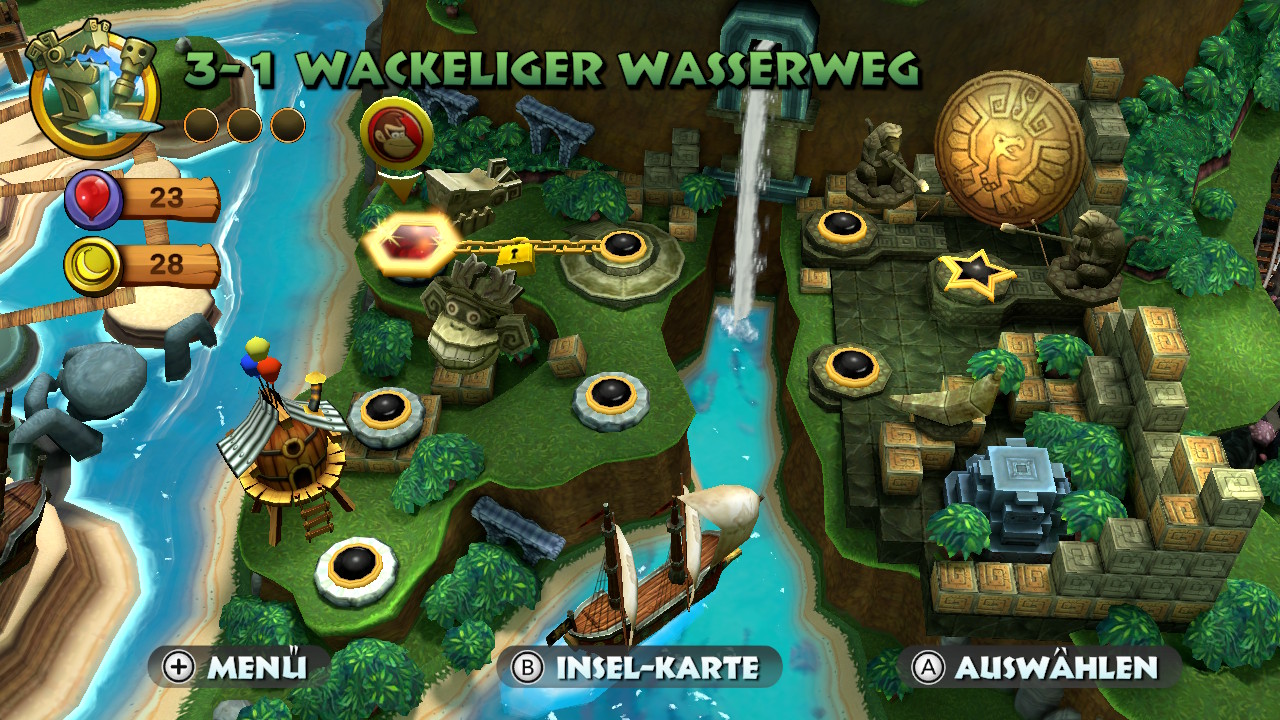Choose the star-shaped level node
The width and height of the screenshot is (1280, 720).
[x=974, y=272]
